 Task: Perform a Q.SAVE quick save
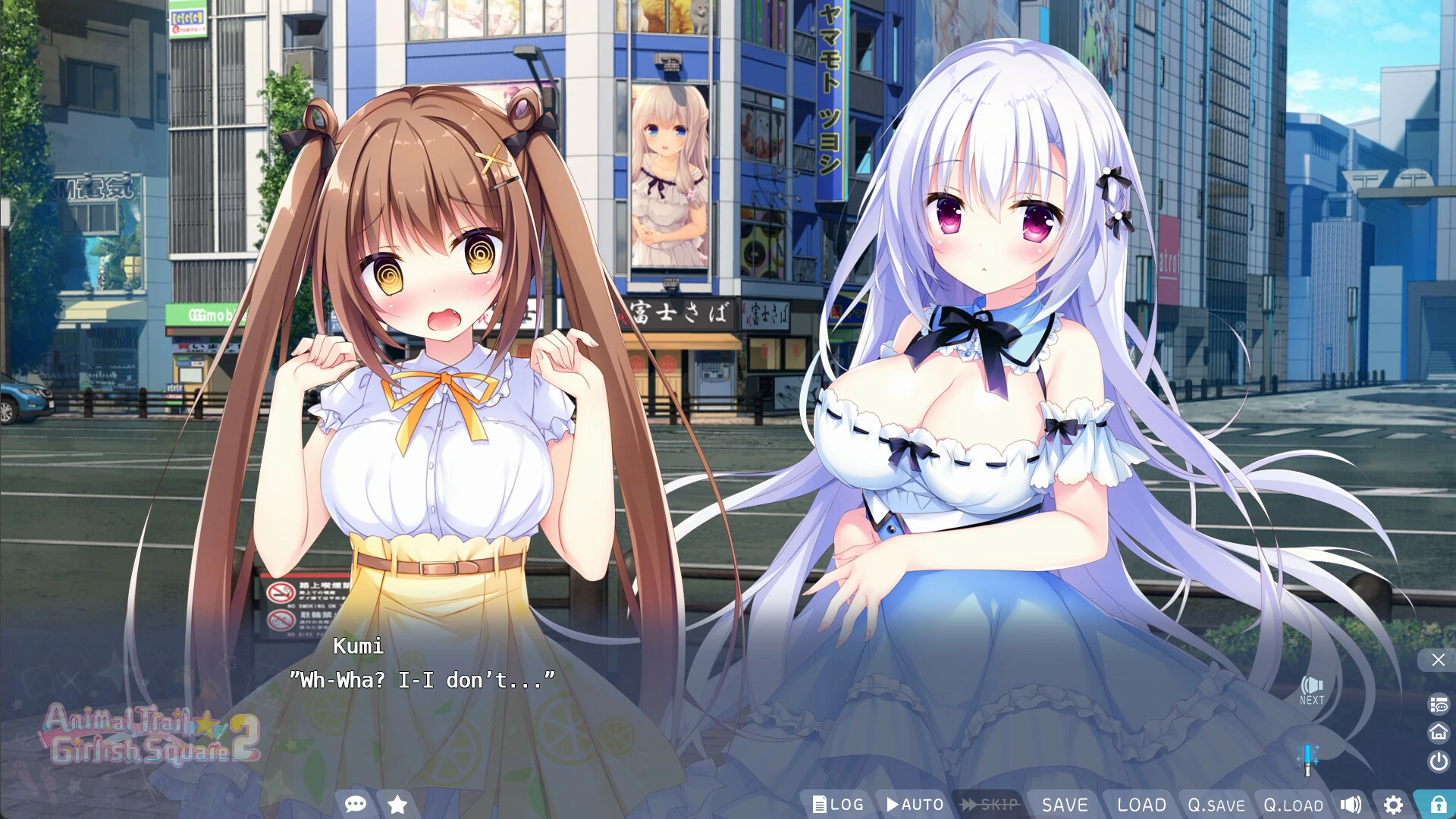tap(1217, 805)
